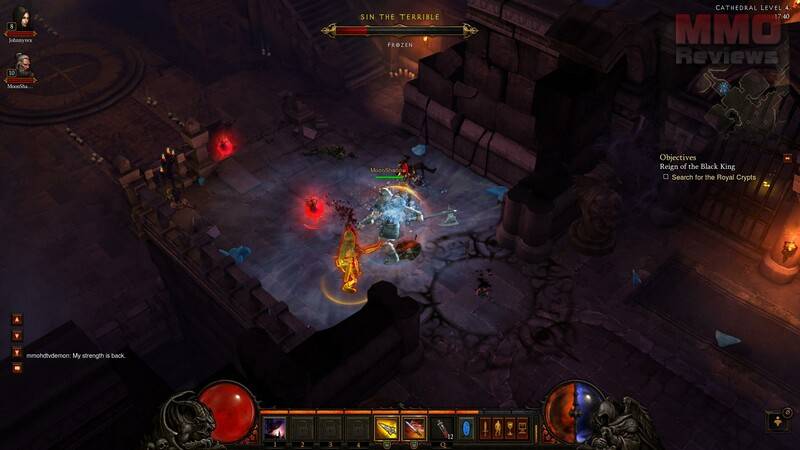Activate the skill in hotbar slot 1

[x=273, y=427]
